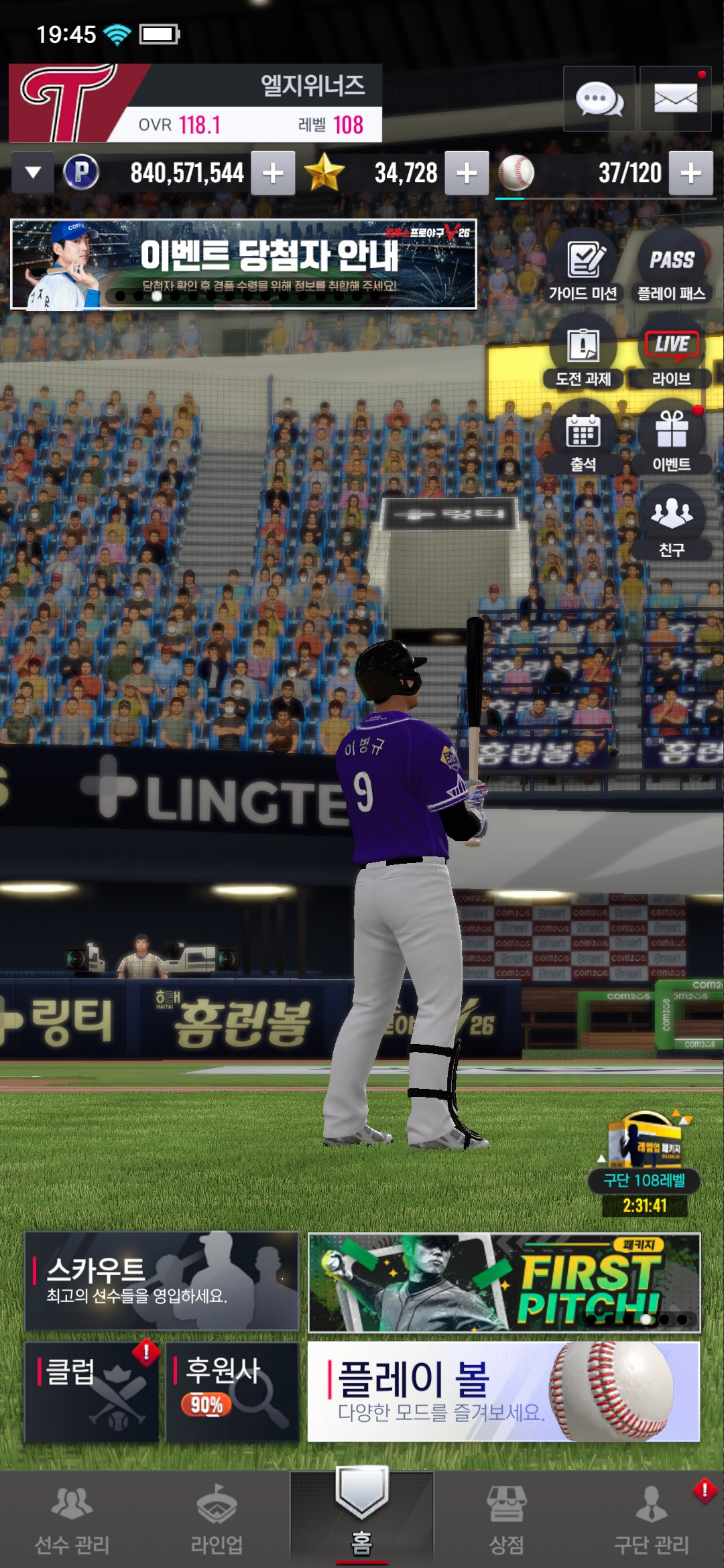The height and width of the screenshot is (1568, 724).
Task: Expand the currency dropdown arrow
Action: coord(32,173)
